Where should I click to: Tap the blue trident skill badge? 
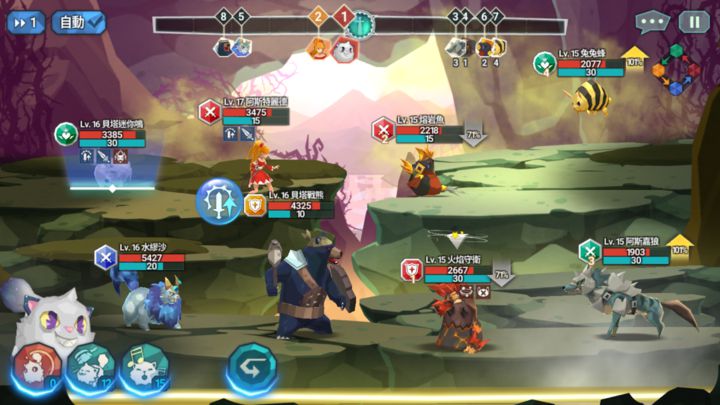(217, 201)
